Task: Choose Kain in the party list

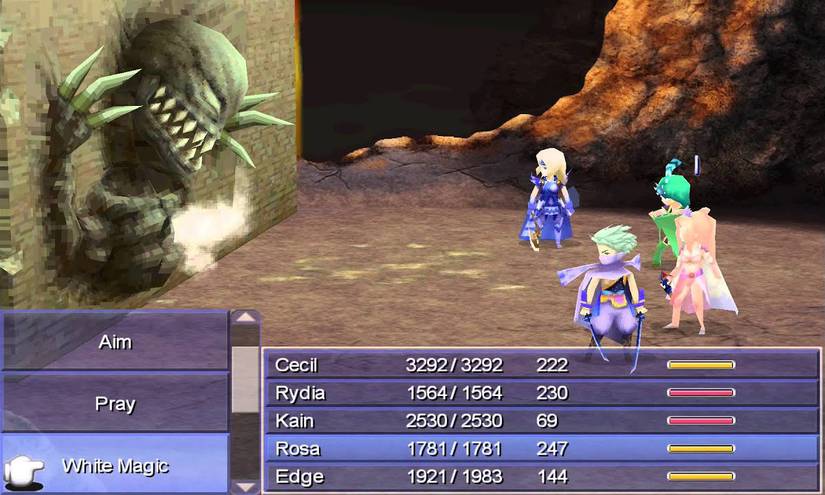Action: pyautogui.click(x=540, y=421)
